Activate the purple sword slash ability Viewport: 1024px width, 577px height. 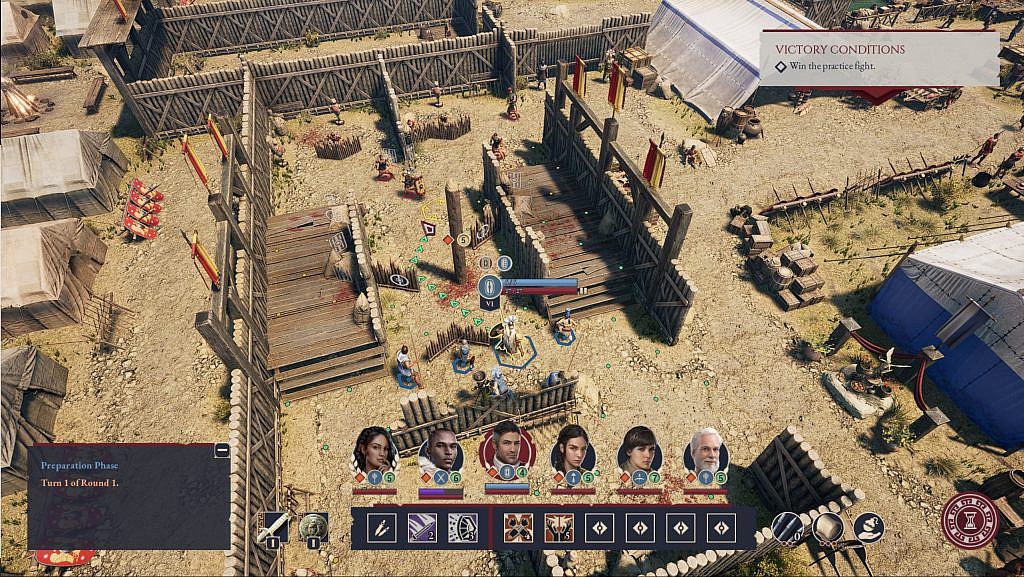422,527
